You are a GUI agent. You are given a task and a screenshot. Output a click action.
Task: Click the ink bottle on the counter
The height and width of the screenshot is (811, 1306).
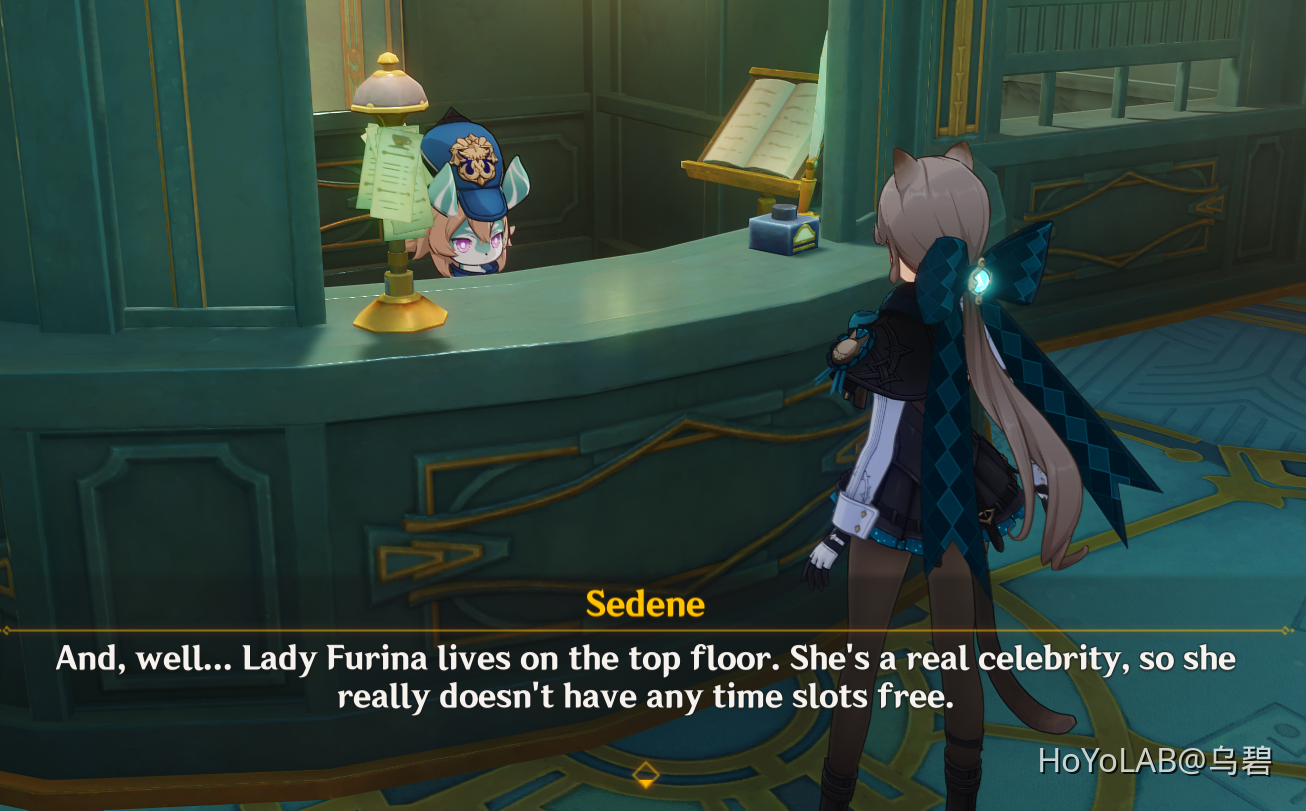(x=785, y=236)
